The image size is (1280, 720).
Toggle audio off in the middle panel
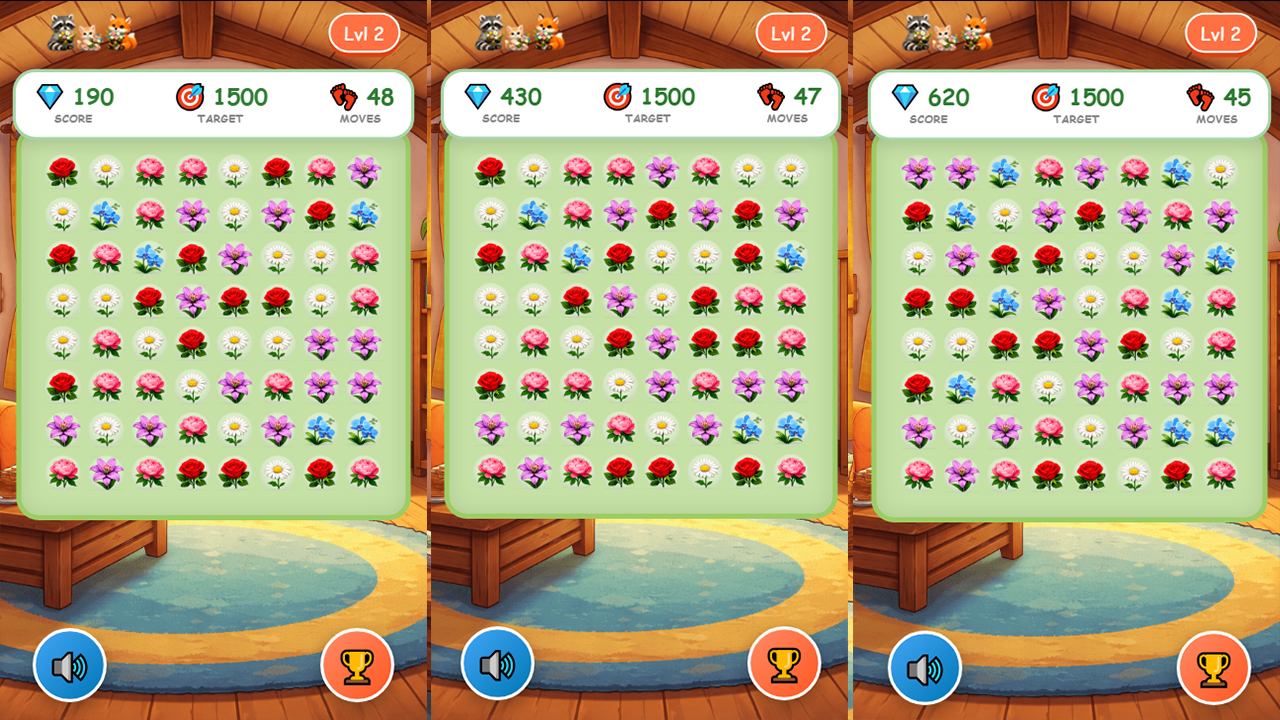coord(500,663)
